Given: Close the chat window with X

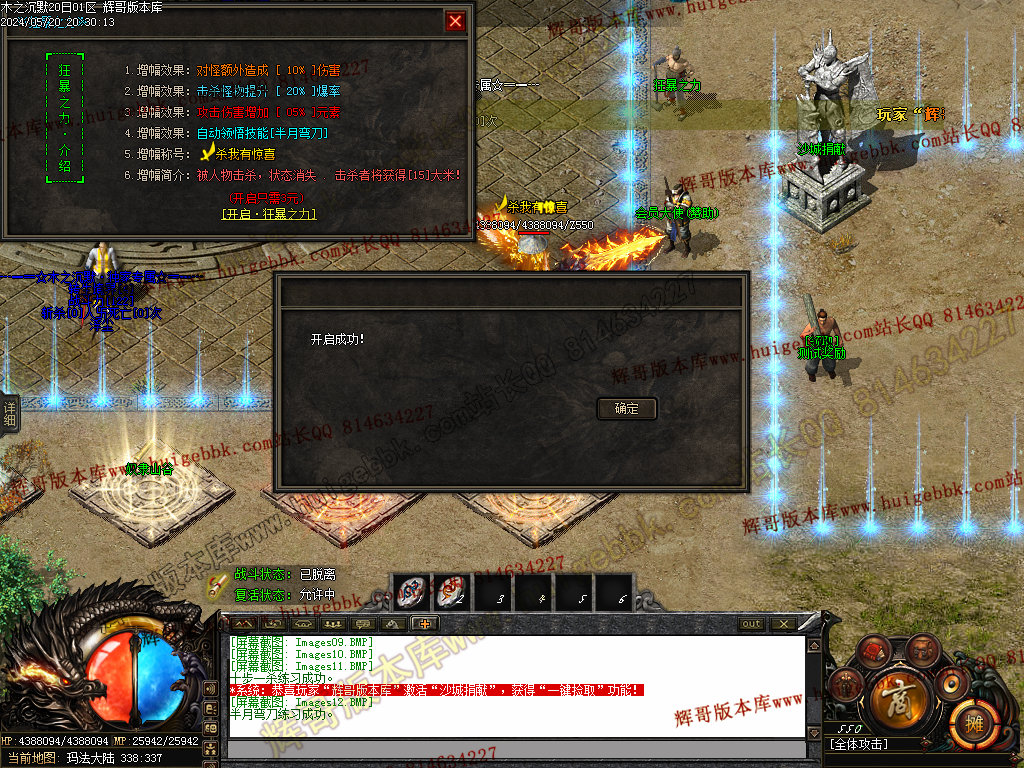Looking at the screenshot, I should pyautogui.click(x=783, y=624).
